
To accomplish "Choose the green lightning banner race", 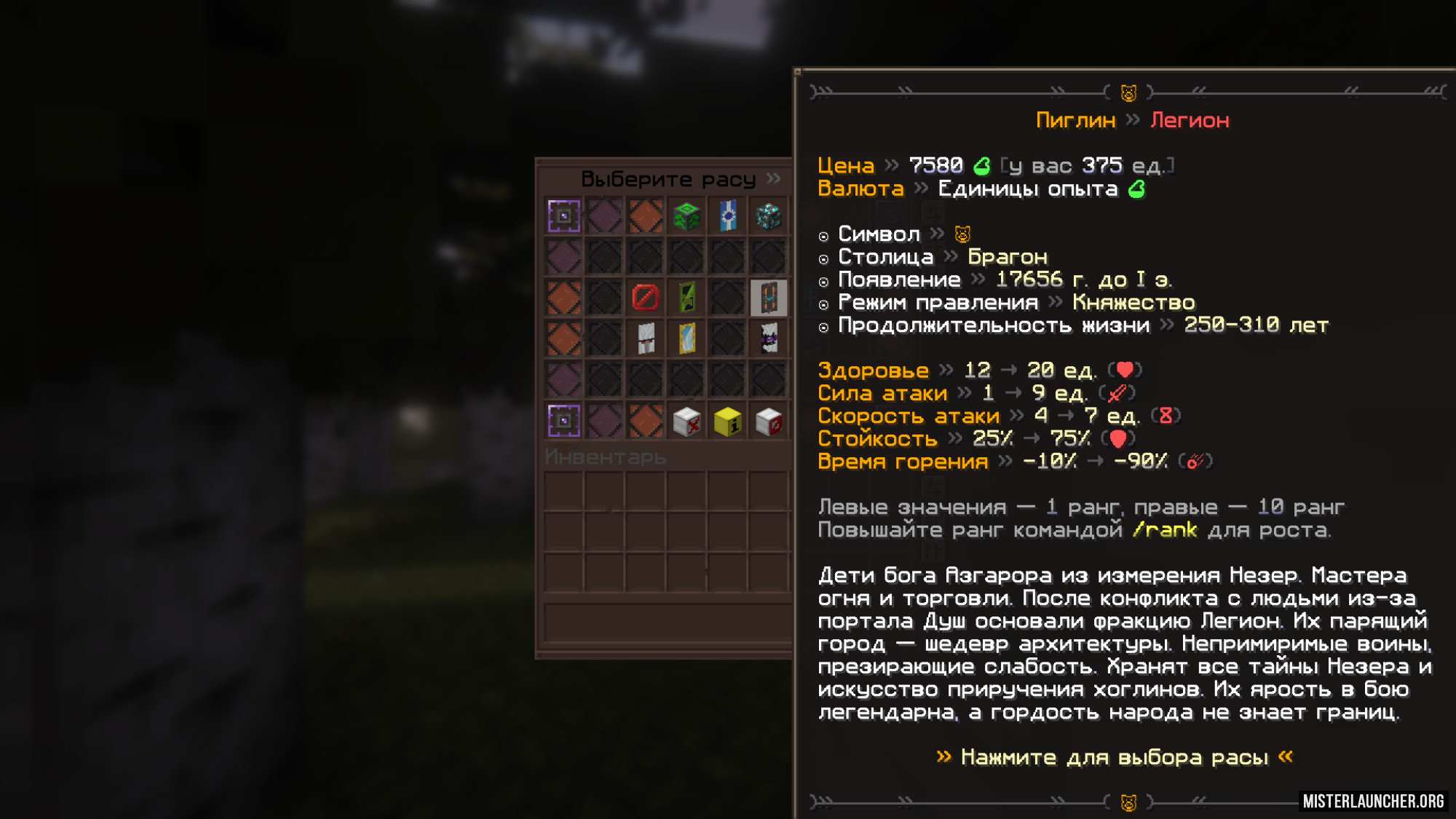I will coord(687,298).
